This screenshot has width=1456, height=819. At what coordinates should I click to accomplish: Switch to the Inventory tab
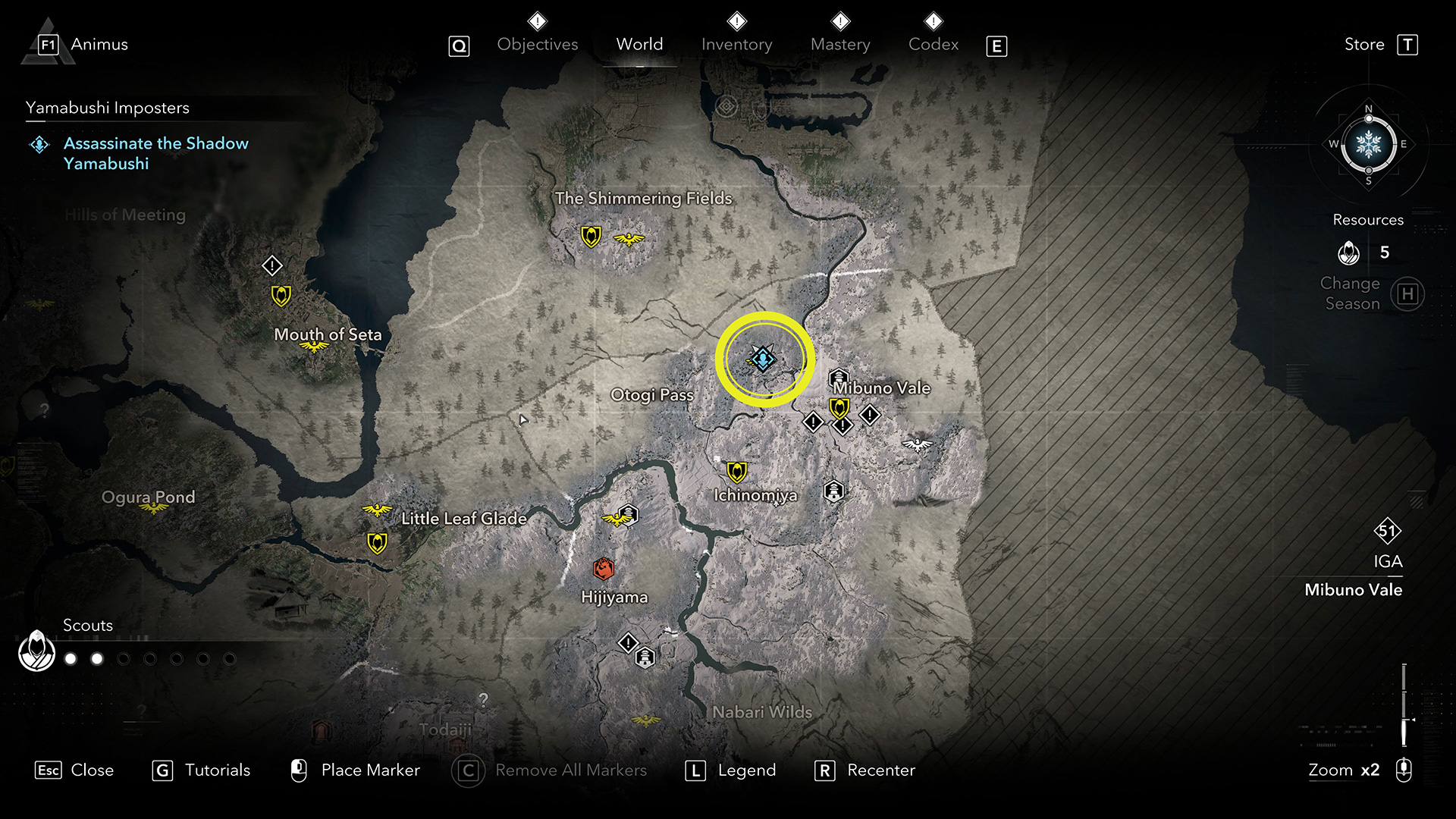point(736,45)
